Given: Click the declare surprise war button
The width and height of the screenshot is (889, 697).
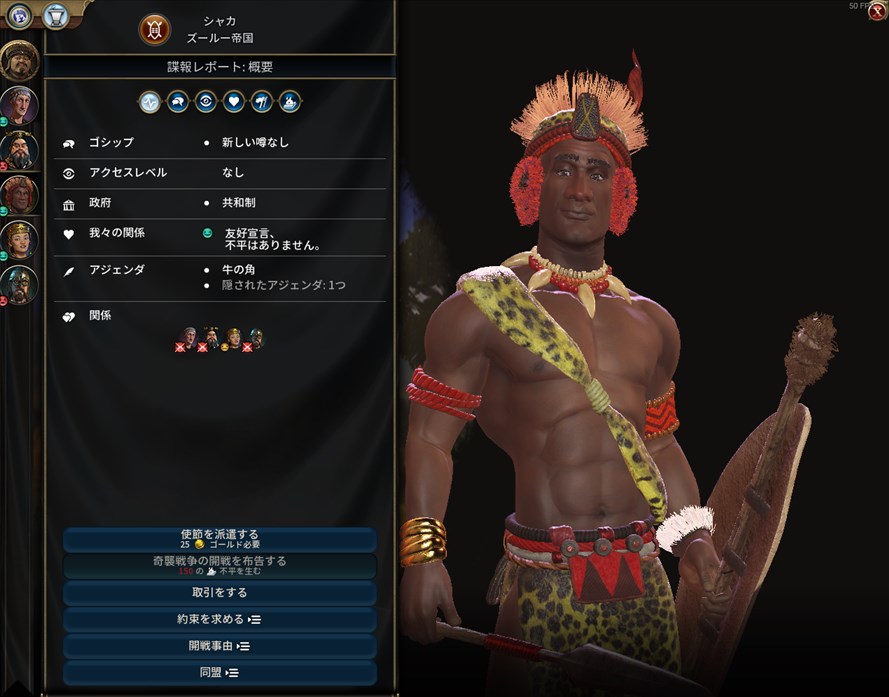Looking at the screenshot, I should point(220,566).
